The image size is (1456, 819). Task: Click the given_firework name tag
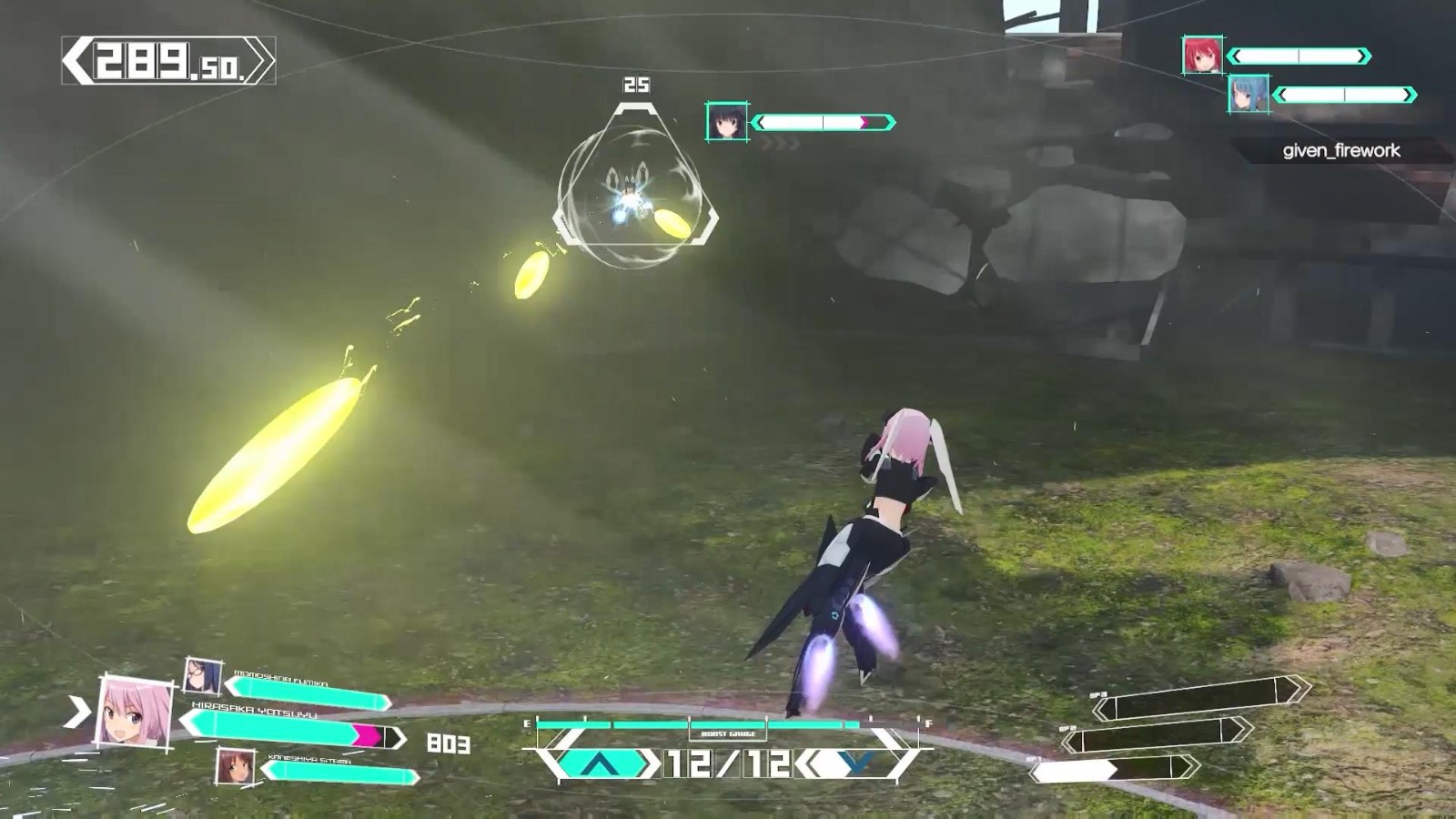pos(1340,151)
